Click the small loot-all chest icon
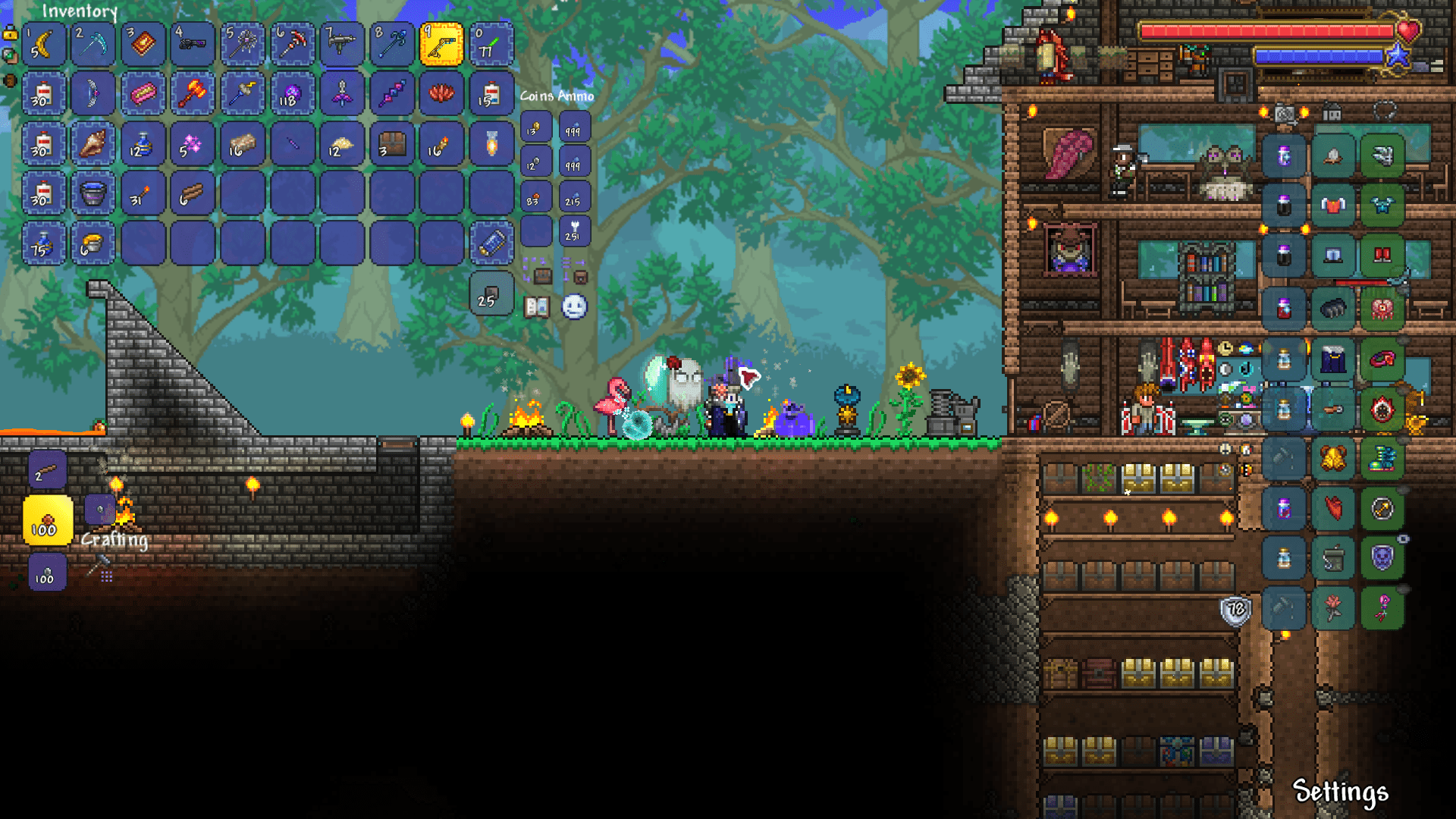Viewport: 1456px width, 819px height. click(x=580, y=278)
